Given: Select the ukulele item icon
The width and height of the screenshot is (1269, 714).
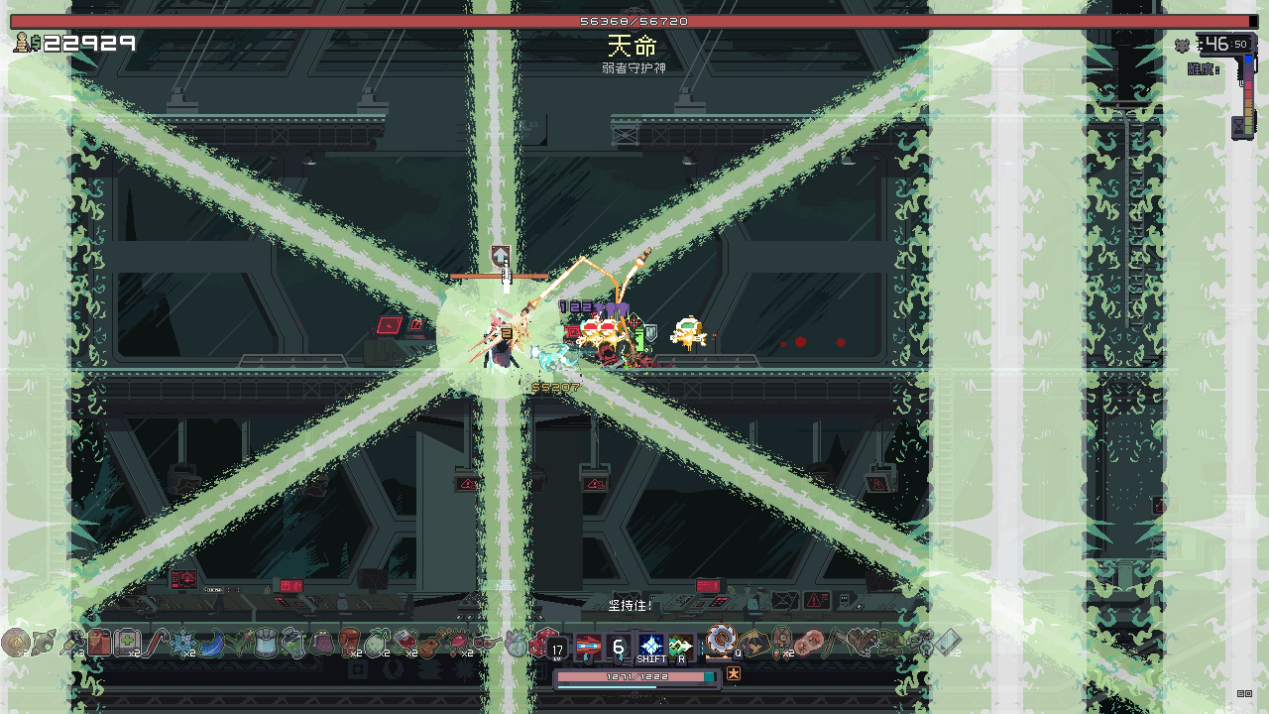Looking at the screenshot, I should pos(432,643).
